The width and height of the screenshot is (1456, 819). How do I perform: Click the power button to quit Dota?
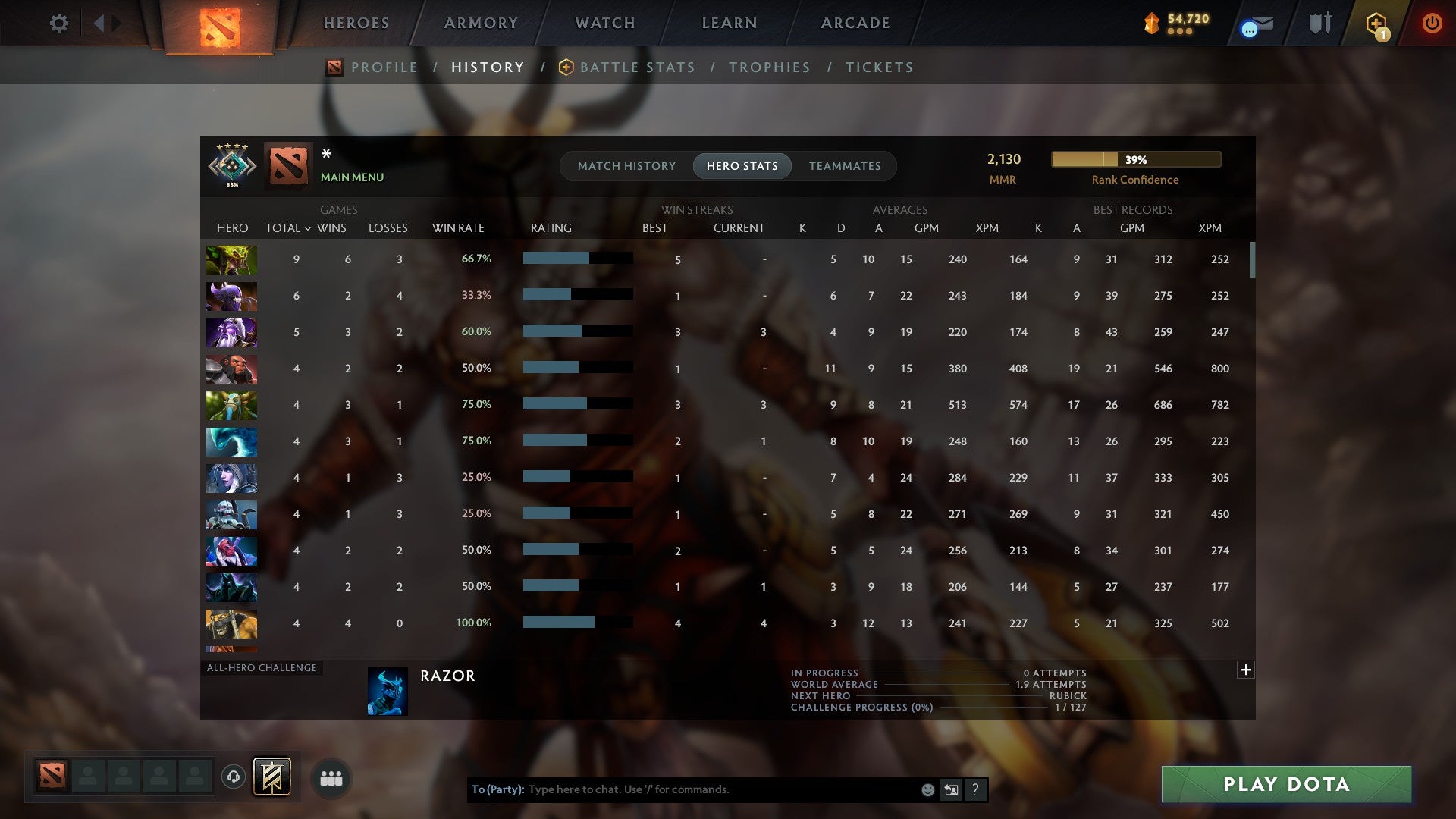[1432, 23]
